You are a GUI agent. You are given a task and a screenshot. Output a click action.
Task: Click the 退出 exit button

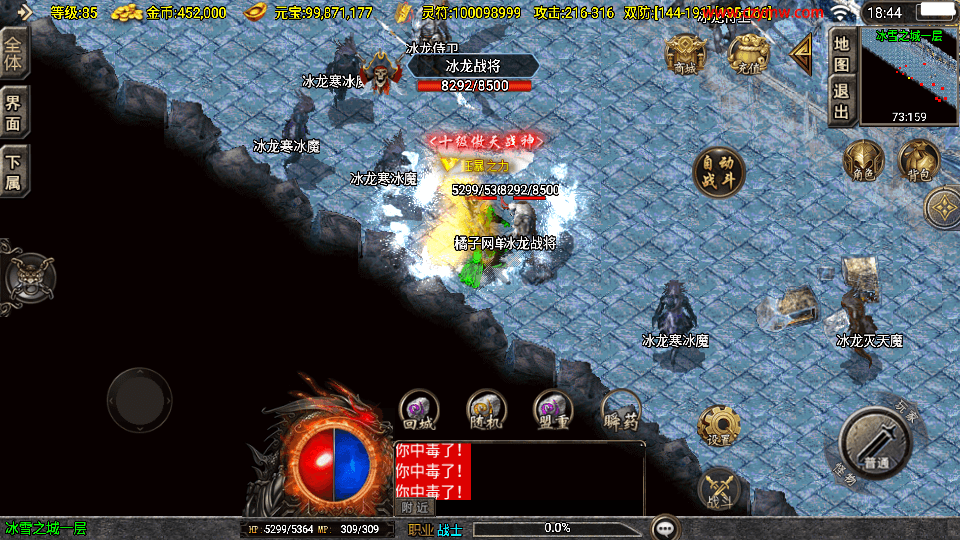tap(842, 100)
